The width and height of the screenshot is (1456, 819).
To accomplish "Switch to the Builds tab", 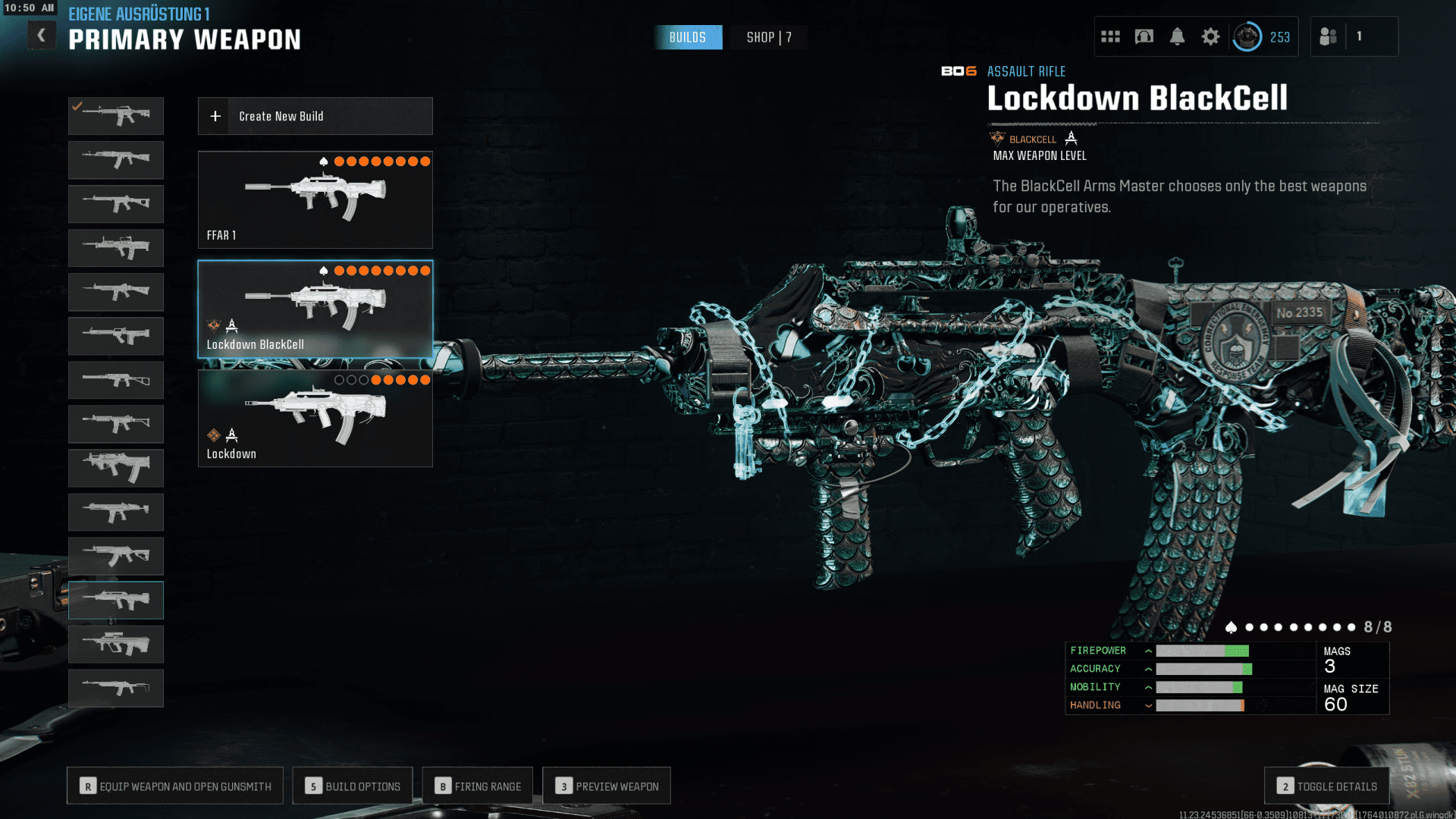I will 688,37.
